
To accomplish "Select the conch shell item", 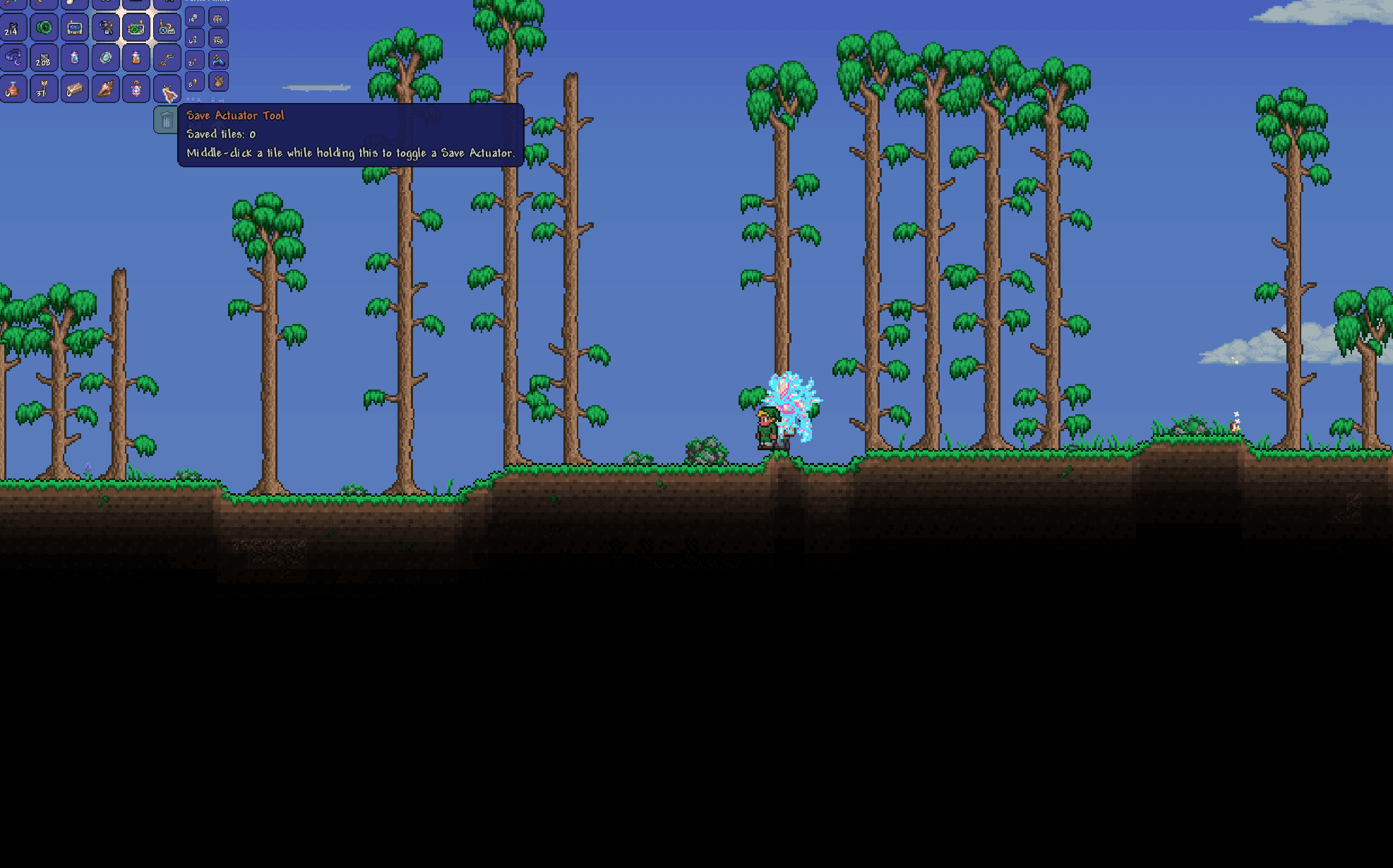I will (x=107, y=91).
